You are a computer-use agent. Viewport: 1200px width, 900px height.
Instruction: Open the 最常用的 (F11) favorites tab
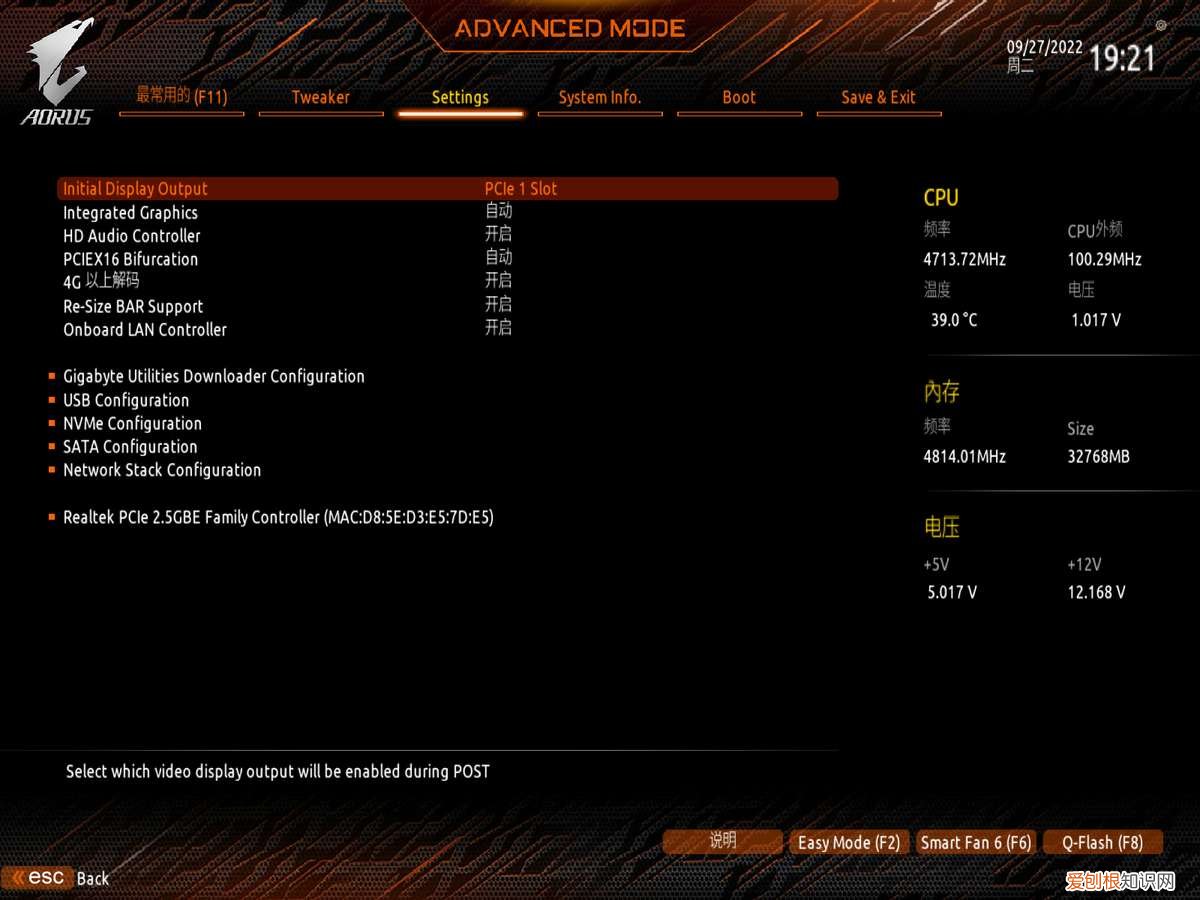(x=181, y=97)
